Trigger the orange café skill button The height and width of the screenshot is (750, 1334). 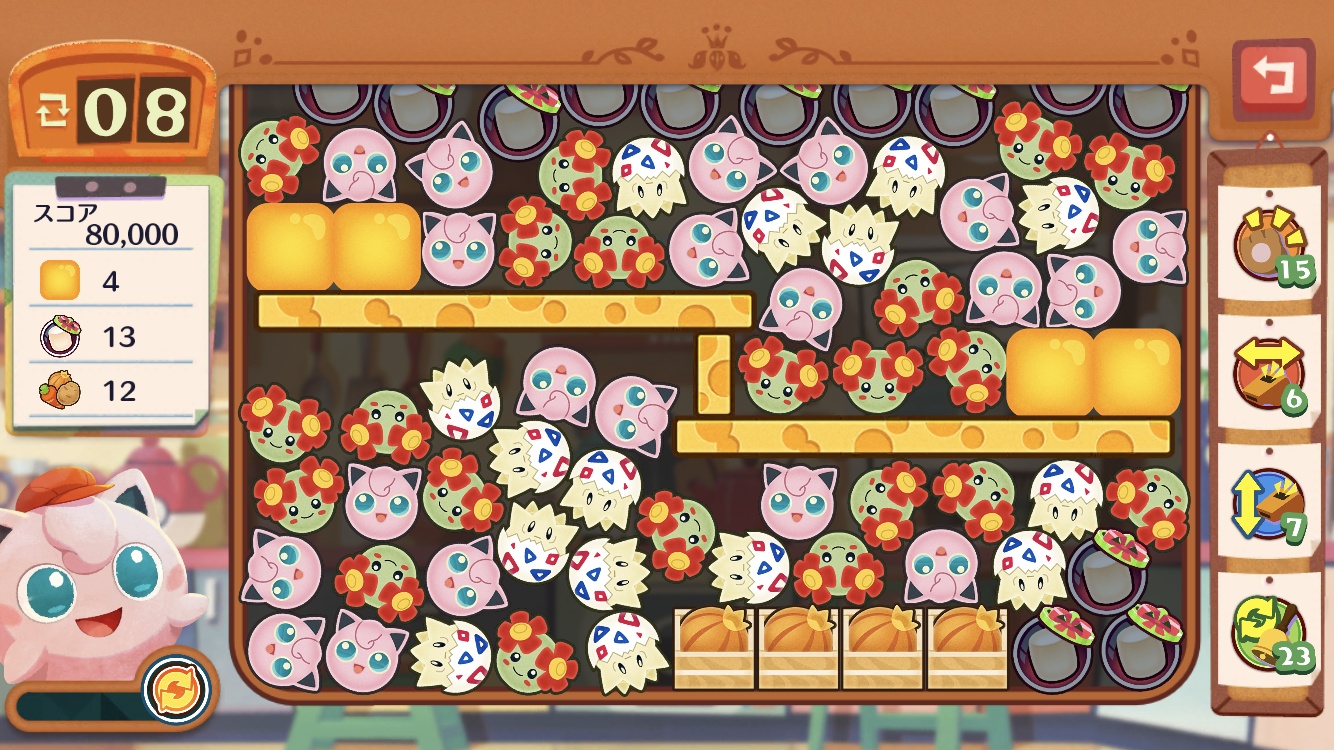(x=177, y=689)
